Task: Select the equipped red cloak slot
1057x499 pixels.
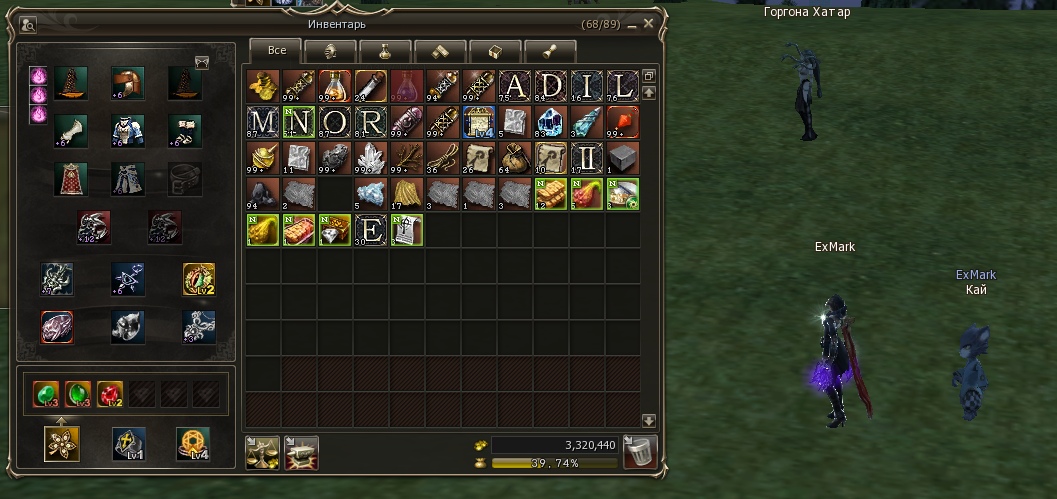Action: 71,180
